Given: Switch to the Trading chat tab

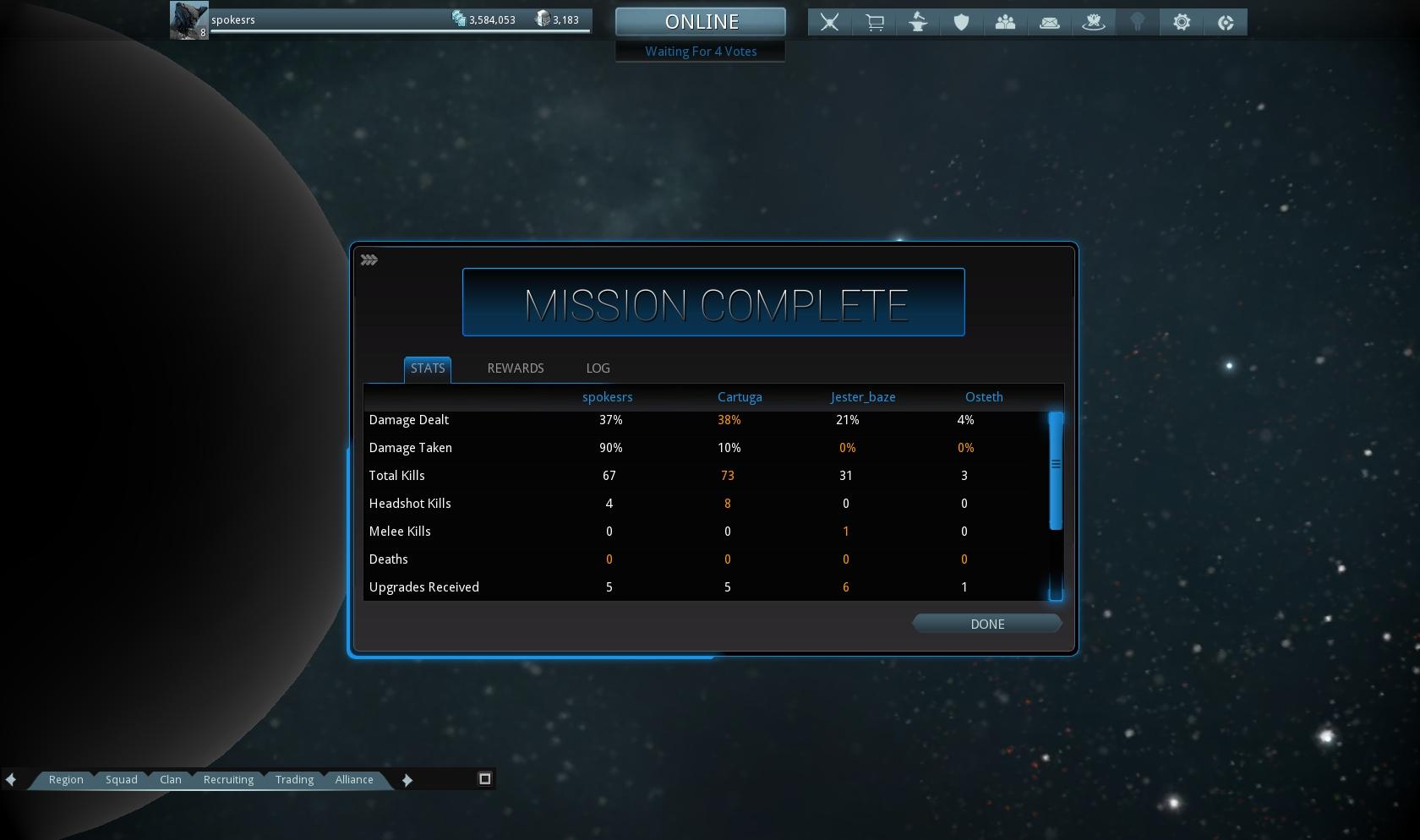Looking at the screenshot, I should [x=294, y=779].
